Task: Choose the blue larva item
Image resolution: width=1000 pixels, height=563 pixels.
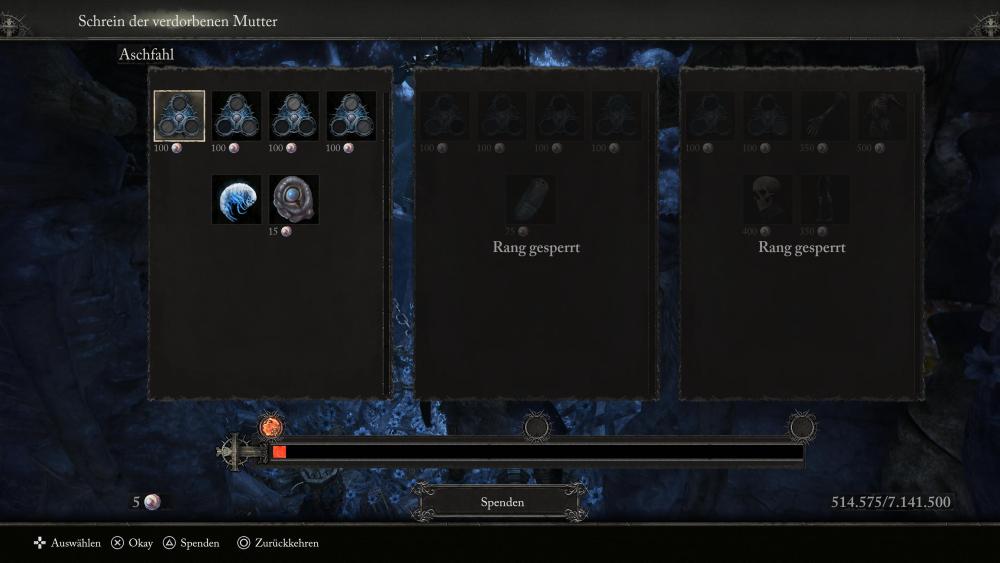Action: 236,199
